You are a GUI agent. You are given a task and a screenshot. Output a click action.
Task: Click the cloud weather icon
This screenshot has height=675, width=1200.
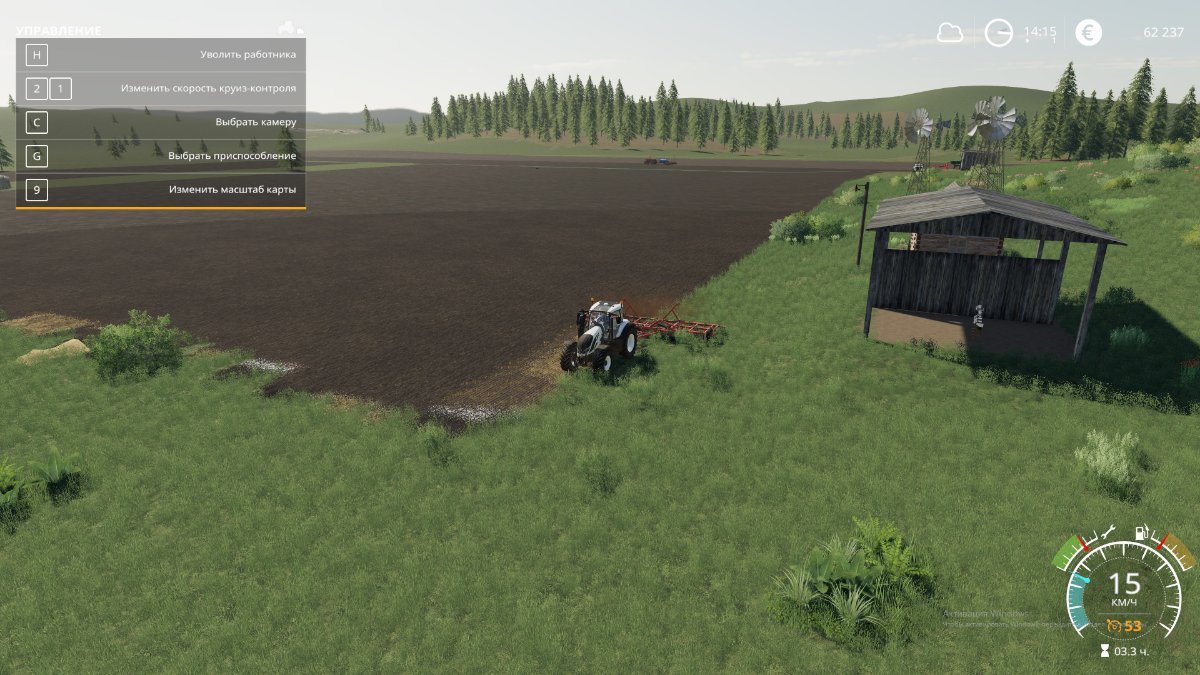tap(949, 33)
